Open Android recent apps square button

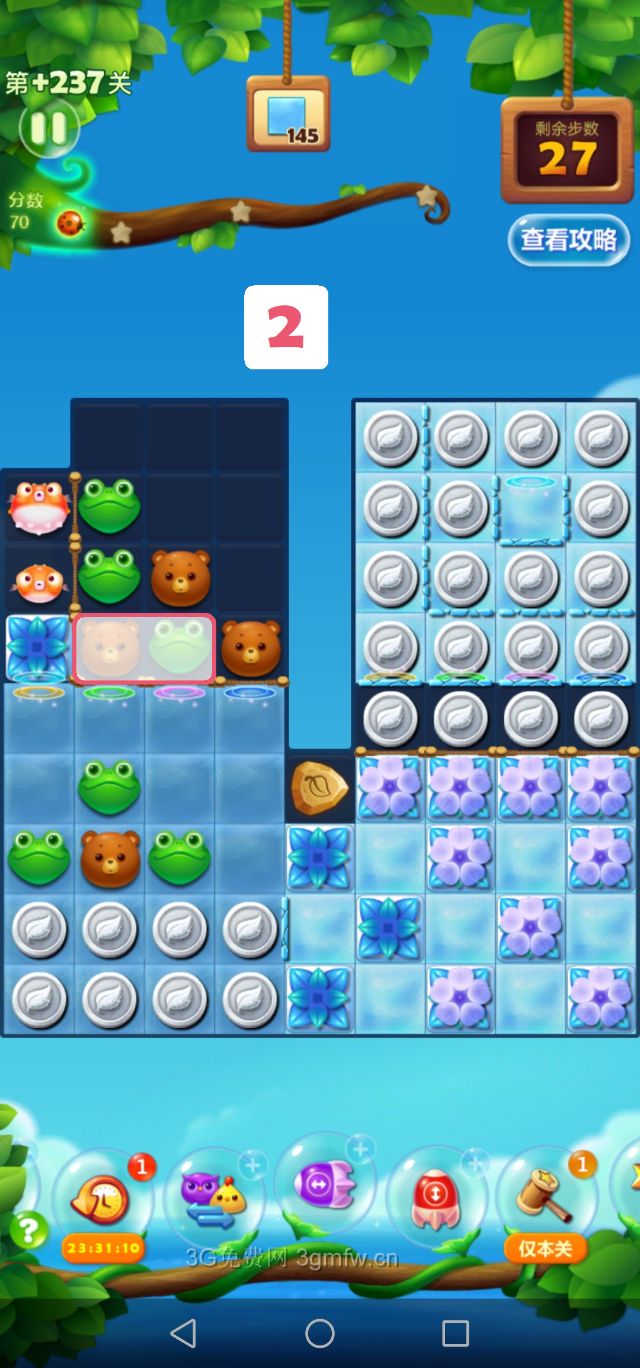click(x=455, y=1333)
